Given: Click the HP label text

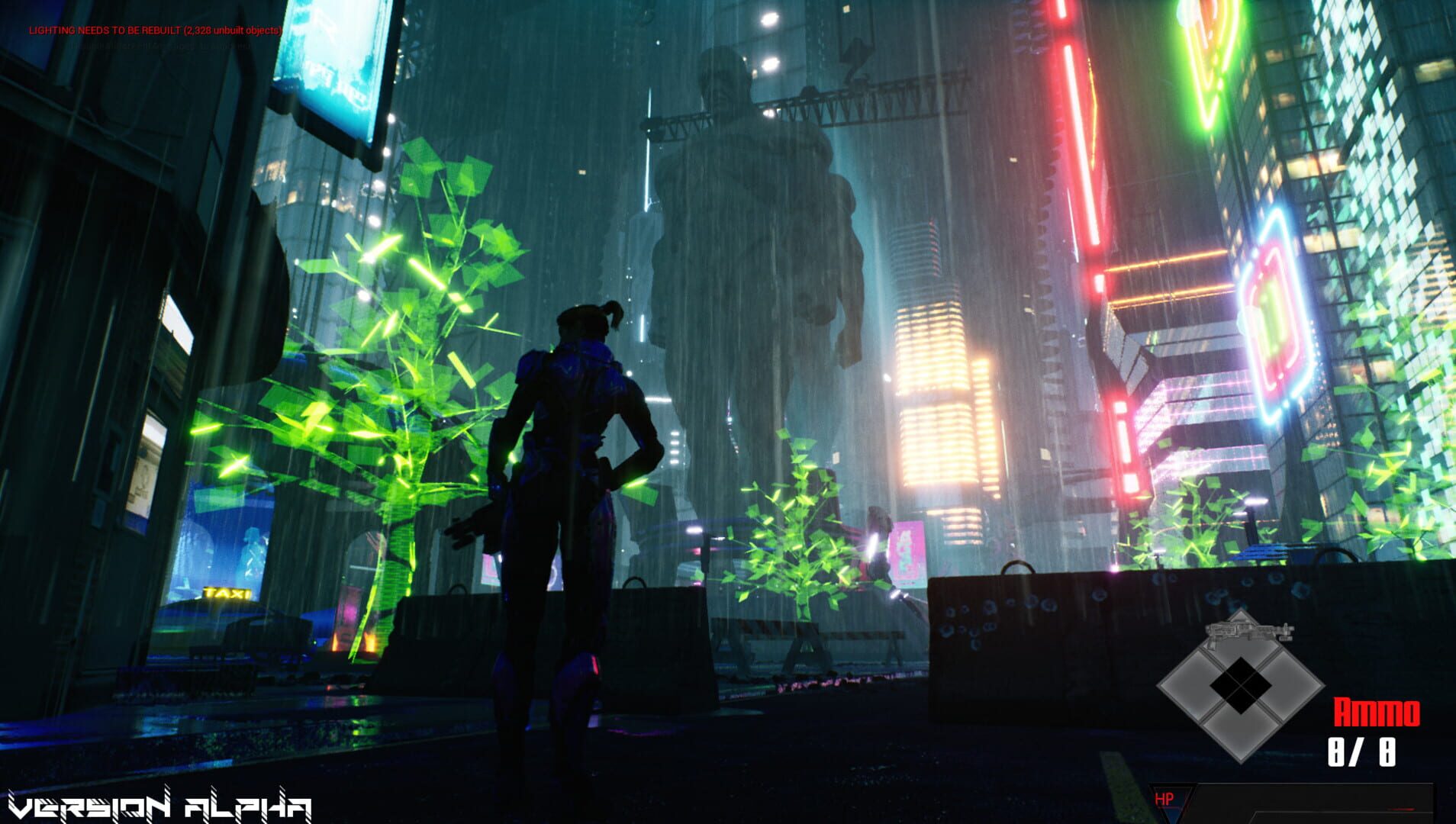Looking at the screenshot, I should (1164, 798).
